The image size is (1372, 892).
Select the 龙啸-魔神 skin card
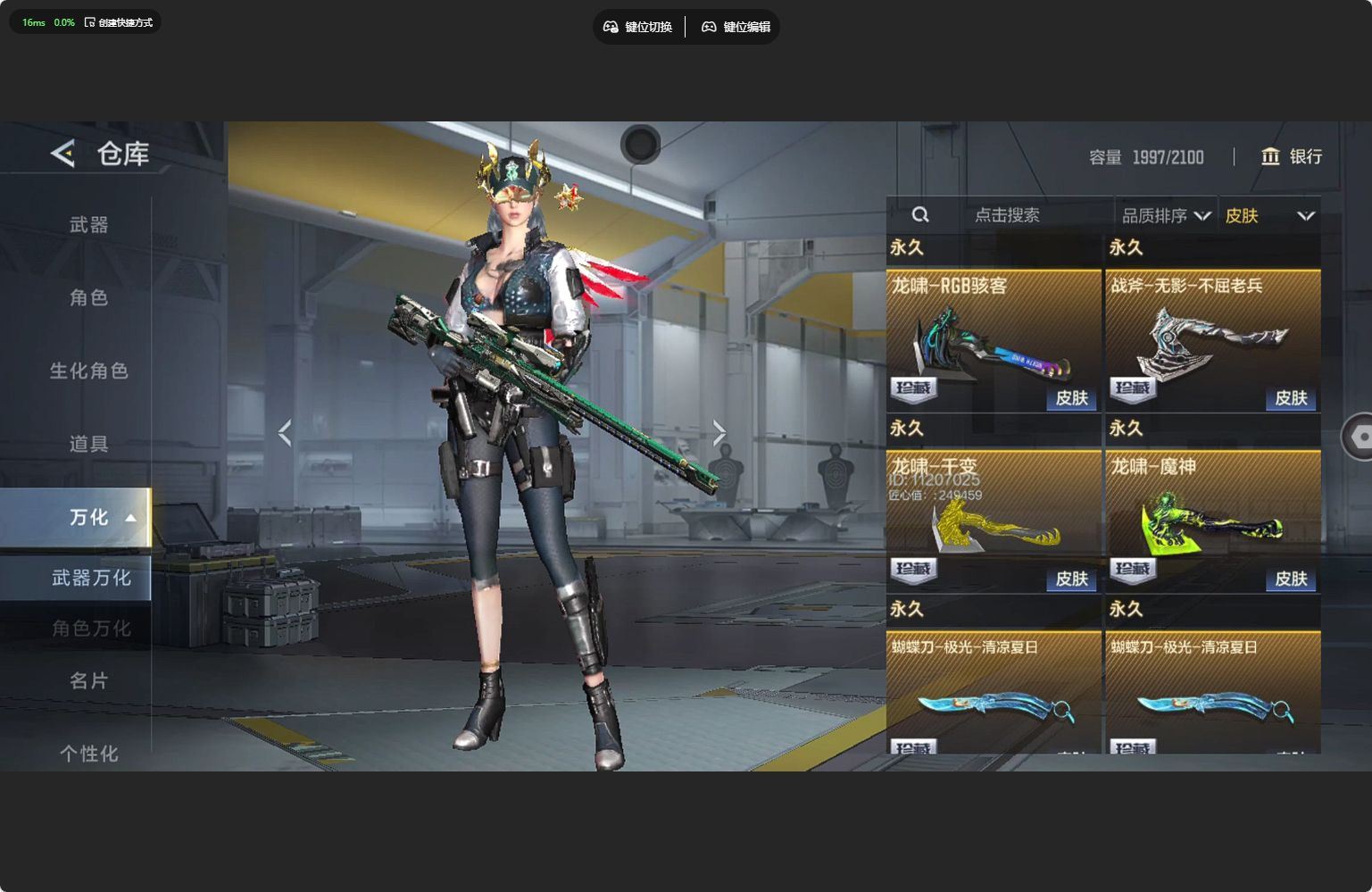click(x=1212, y=521)
